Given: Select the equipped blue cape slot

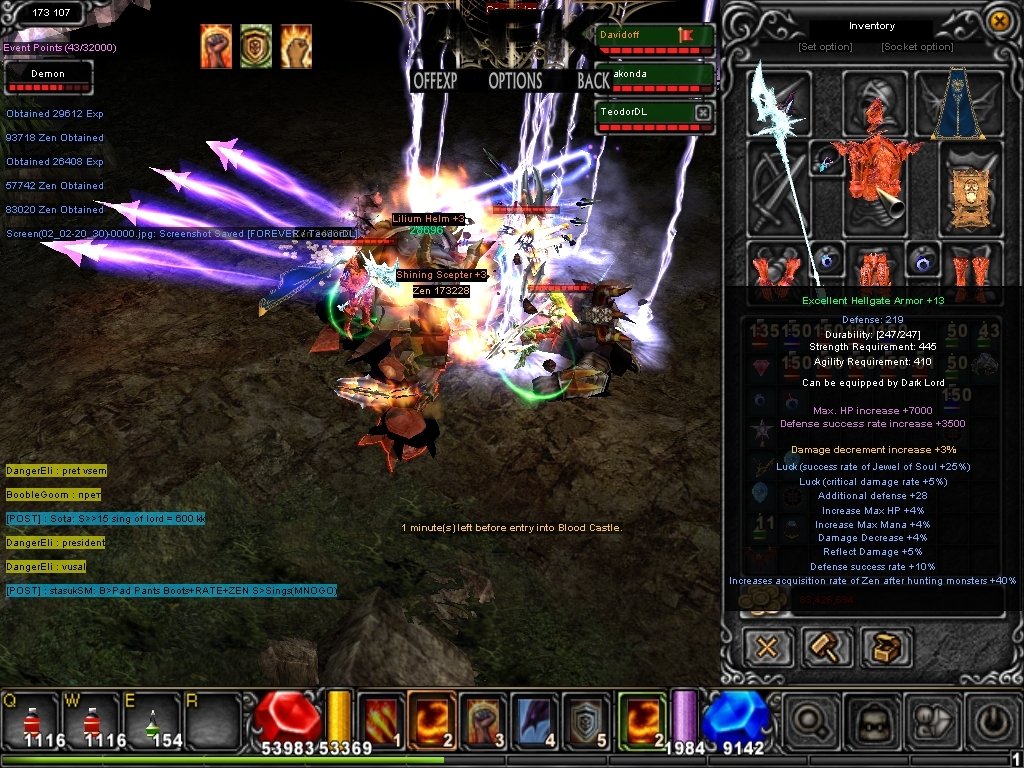Looking at the screenshot, I should 959,105.
